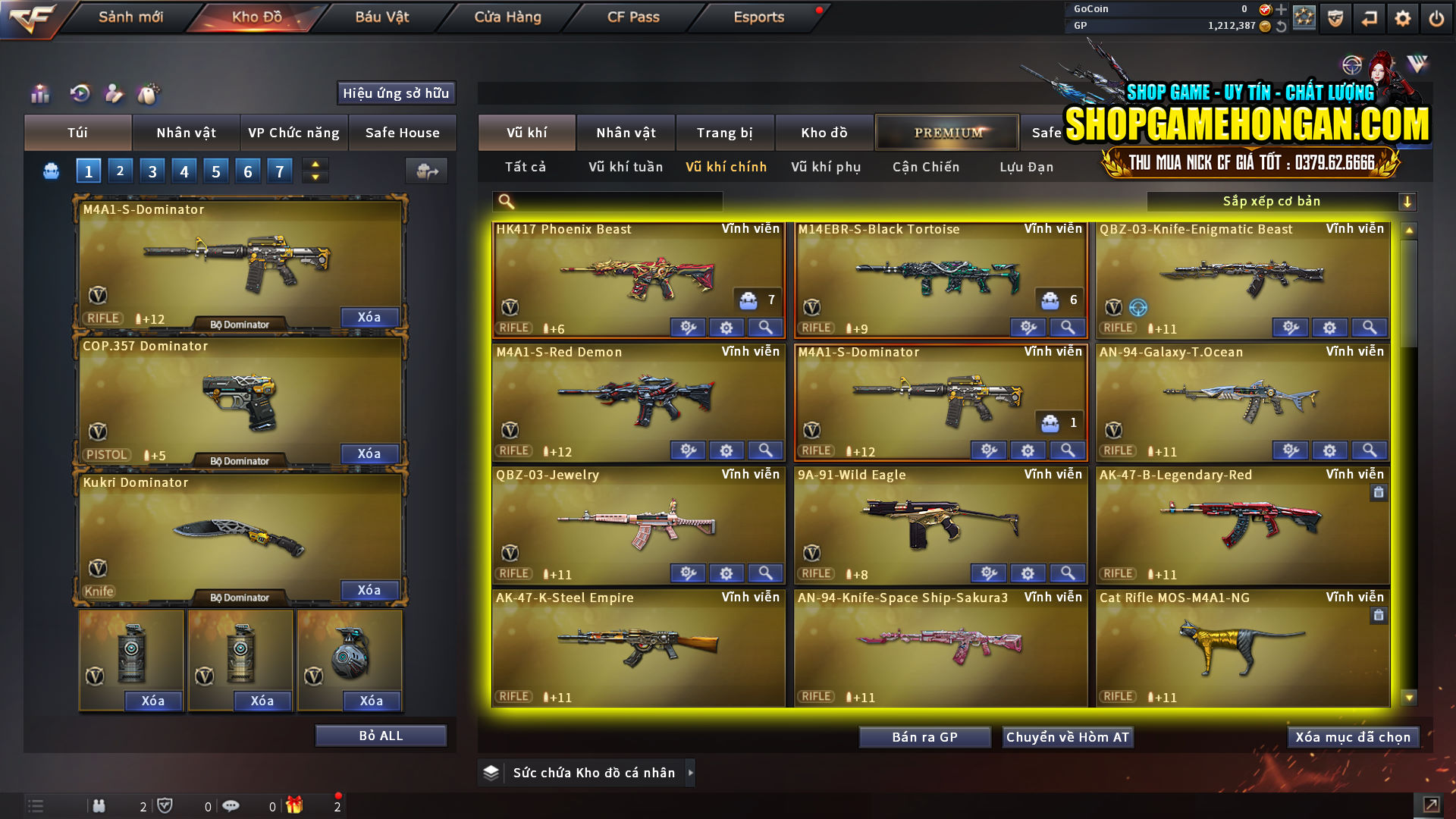
Task: Click the magnifier icon on HK417 Phoenix Beast card
Action: pyautogui.click(x=765, y=327)
